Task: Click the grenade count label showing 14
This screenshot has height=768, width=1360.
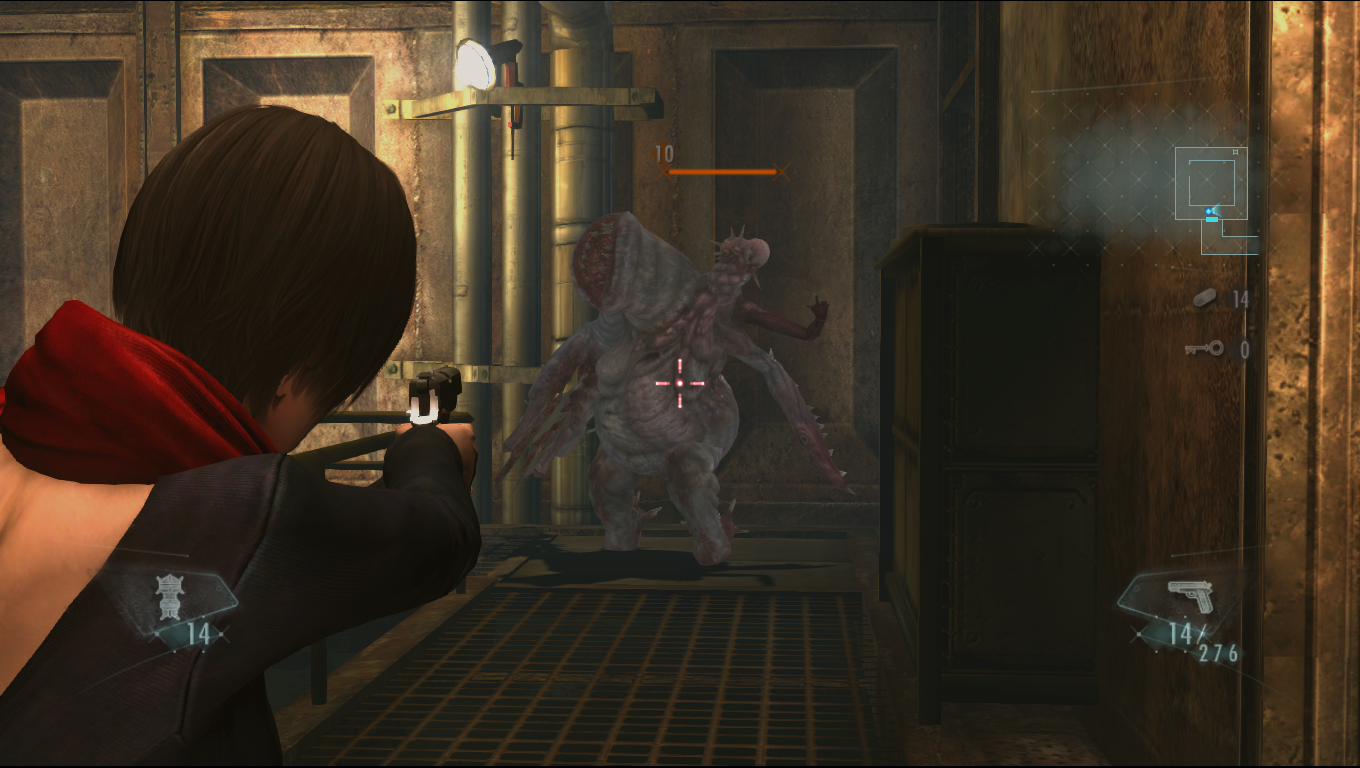Action: point(199,632)
